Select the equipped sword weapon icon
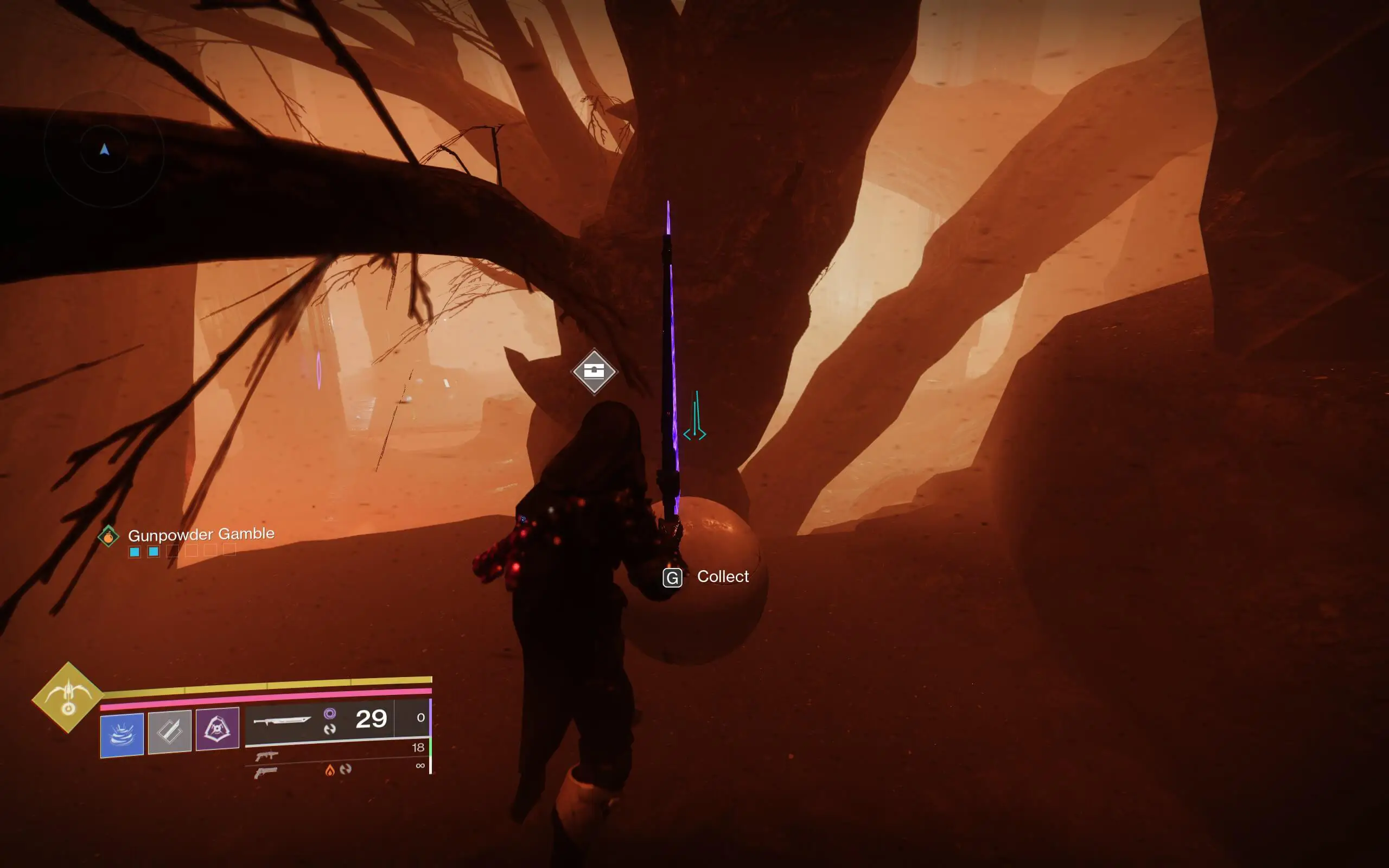The width and height of the screenshot is (1389, 868). [284, 721]
